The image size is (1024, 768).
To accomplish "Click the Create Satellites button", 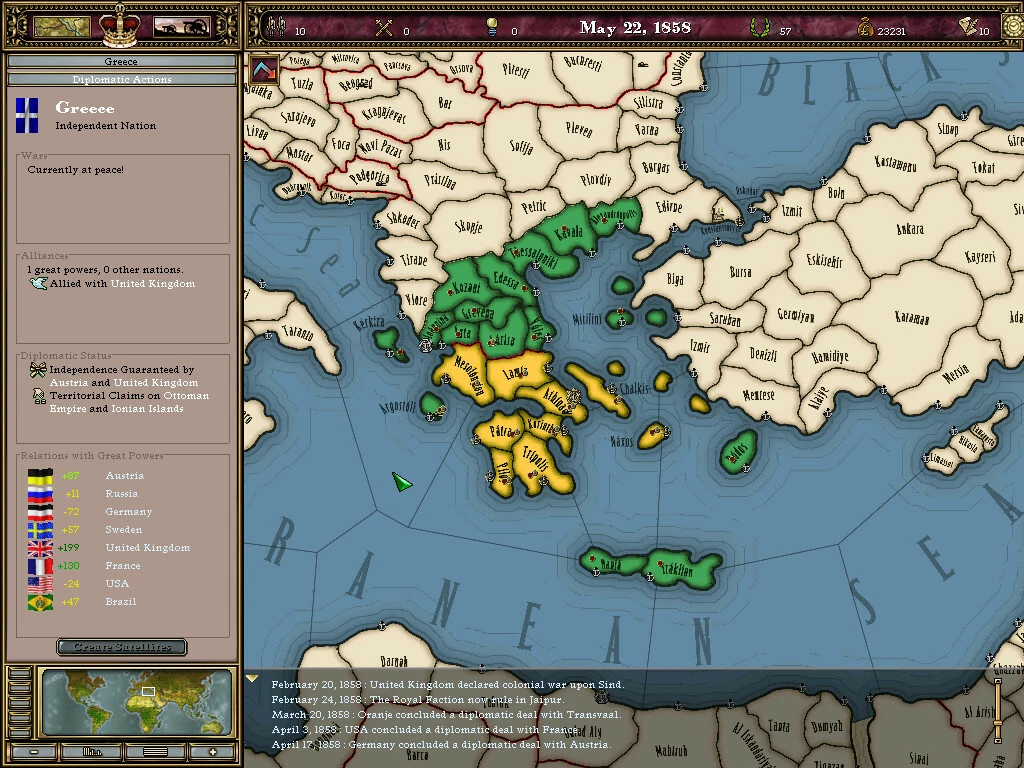I will pos(121,647).
